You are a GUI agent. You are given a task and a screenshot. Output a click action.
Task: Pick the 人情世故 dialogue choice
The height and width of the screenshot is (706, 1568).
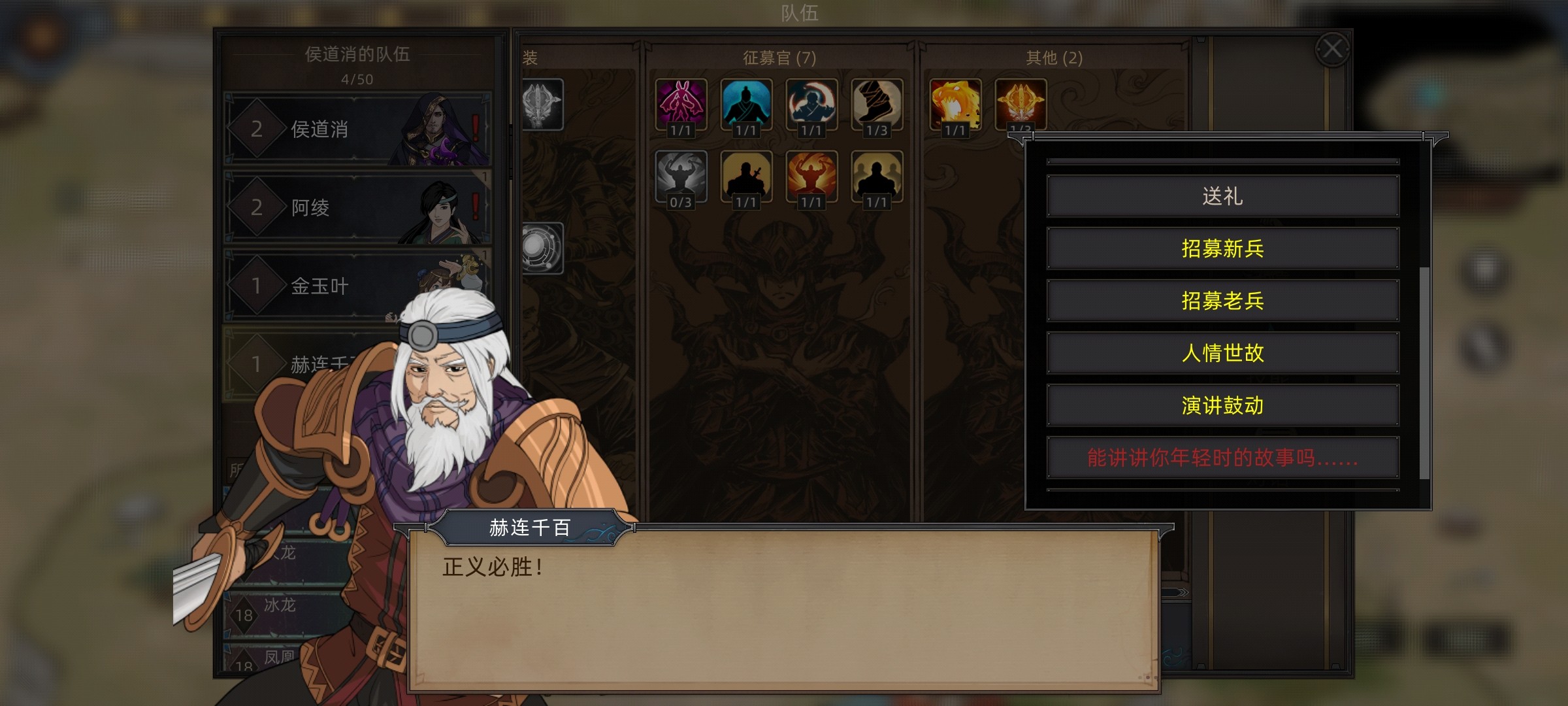(1222, 353)
